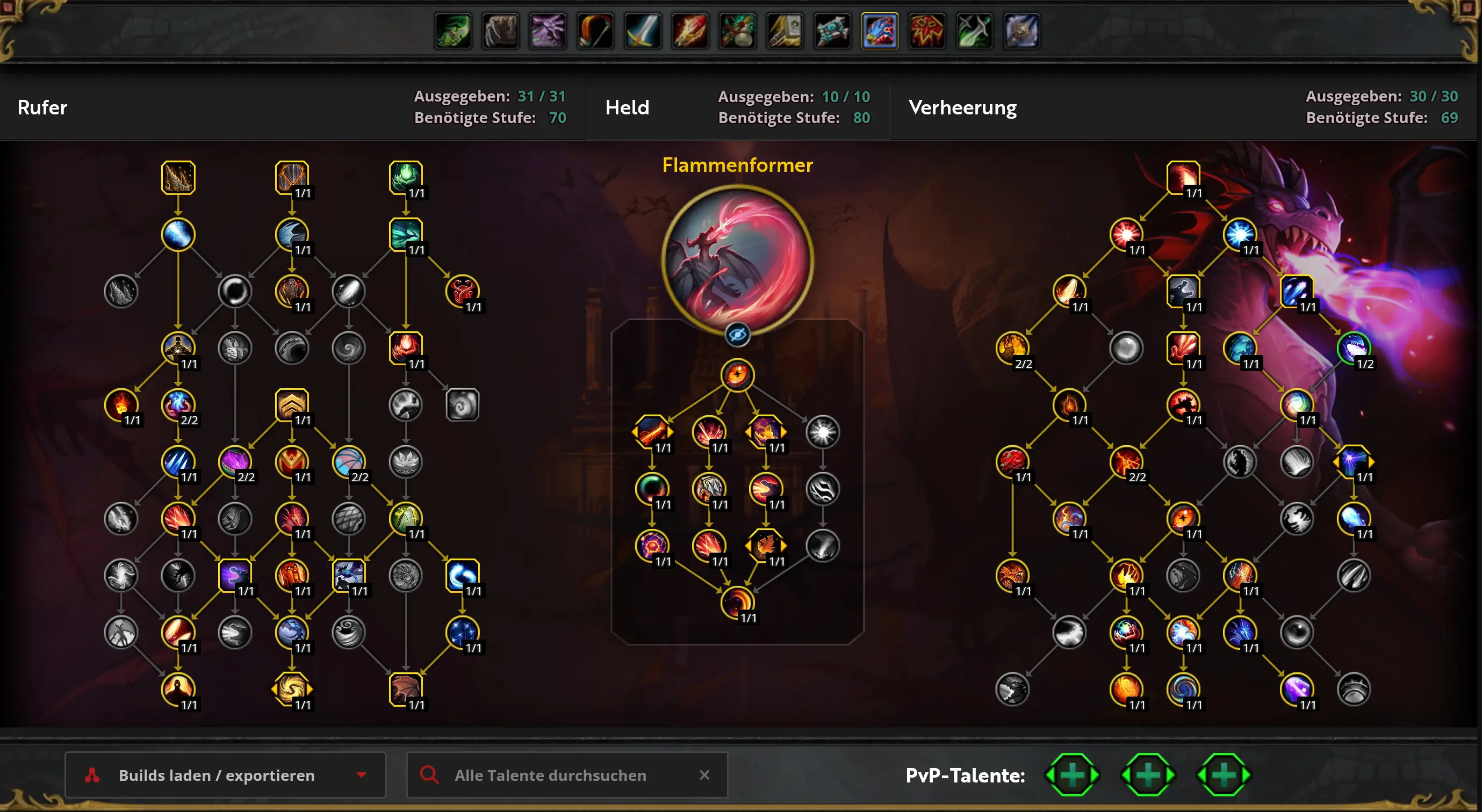
Task: Open the Builds laden / exportieren dropdown
Action: coord(225,774)
